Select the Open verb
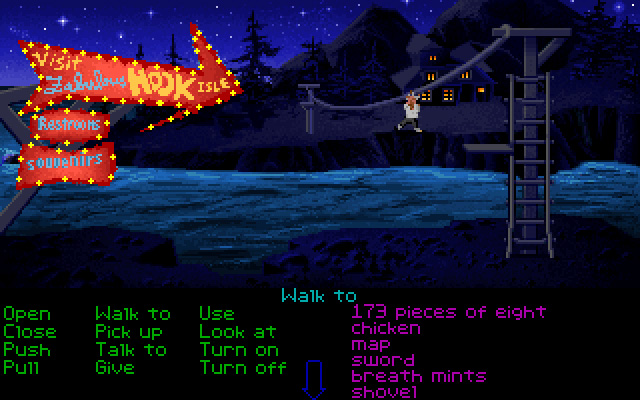The width and height of the screenshot is (640, 400). 27,314
